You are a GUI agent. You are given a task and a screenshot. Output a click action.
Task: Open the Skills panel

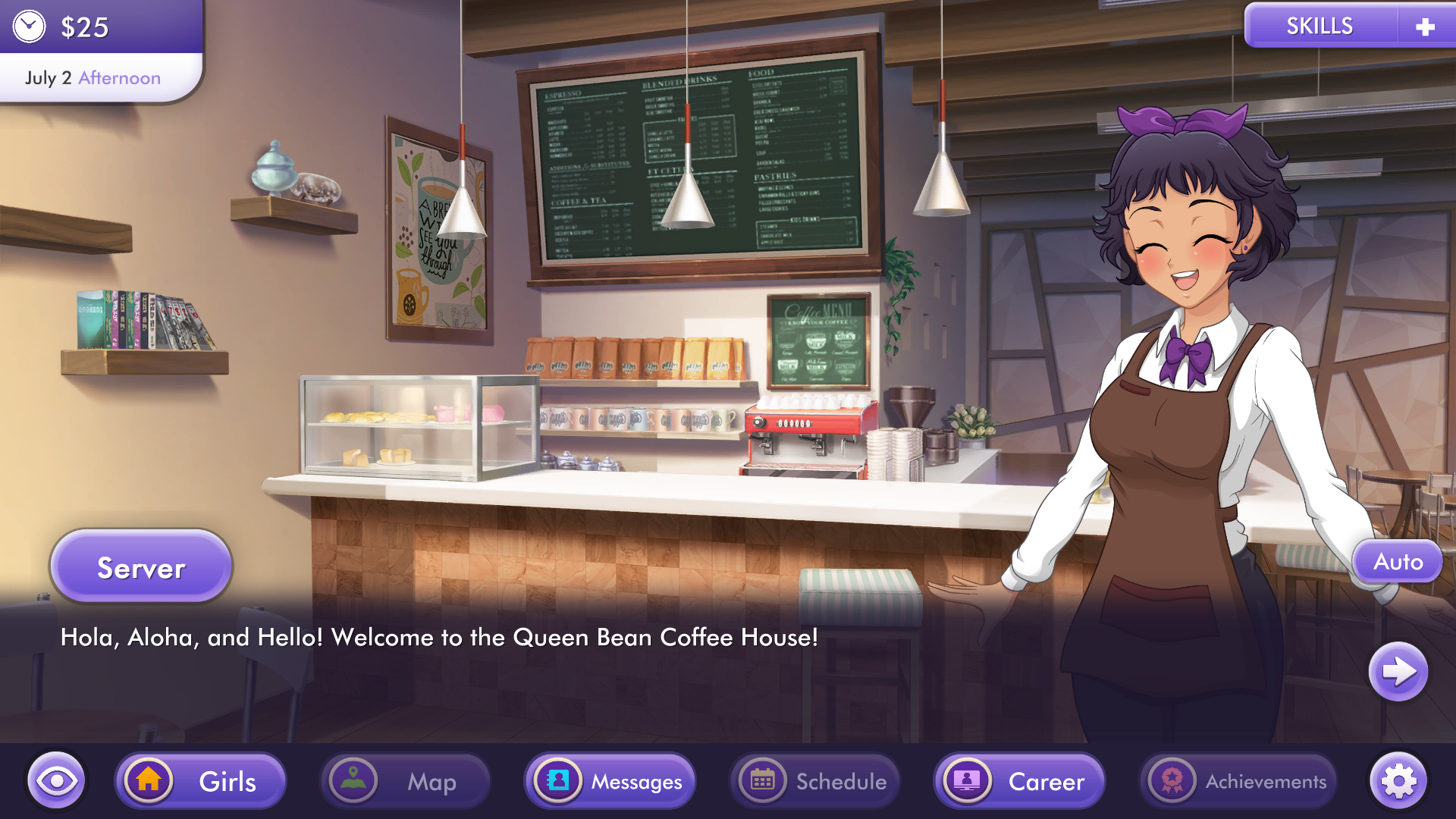point(1319,27)
